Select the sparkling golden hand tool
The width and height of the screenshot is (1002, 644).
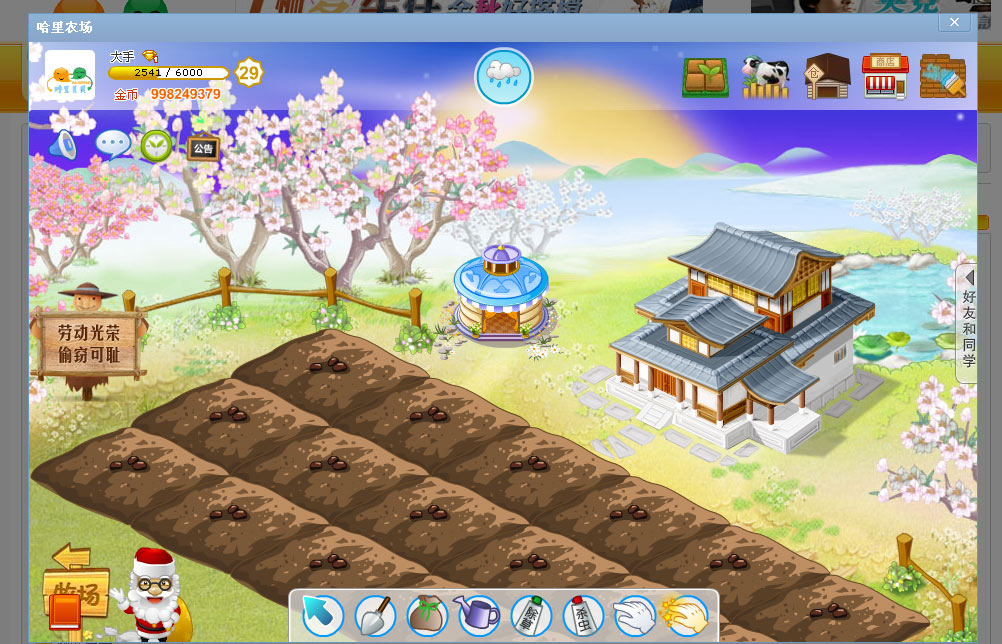coord(684,615)
